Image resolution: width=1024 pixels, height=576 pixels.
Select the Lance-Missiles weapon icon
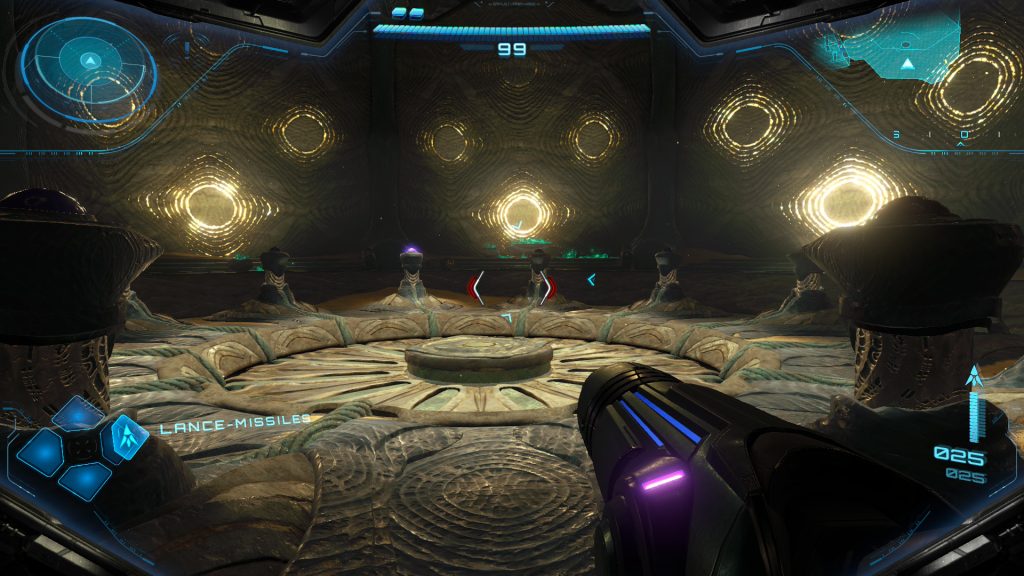128,433
